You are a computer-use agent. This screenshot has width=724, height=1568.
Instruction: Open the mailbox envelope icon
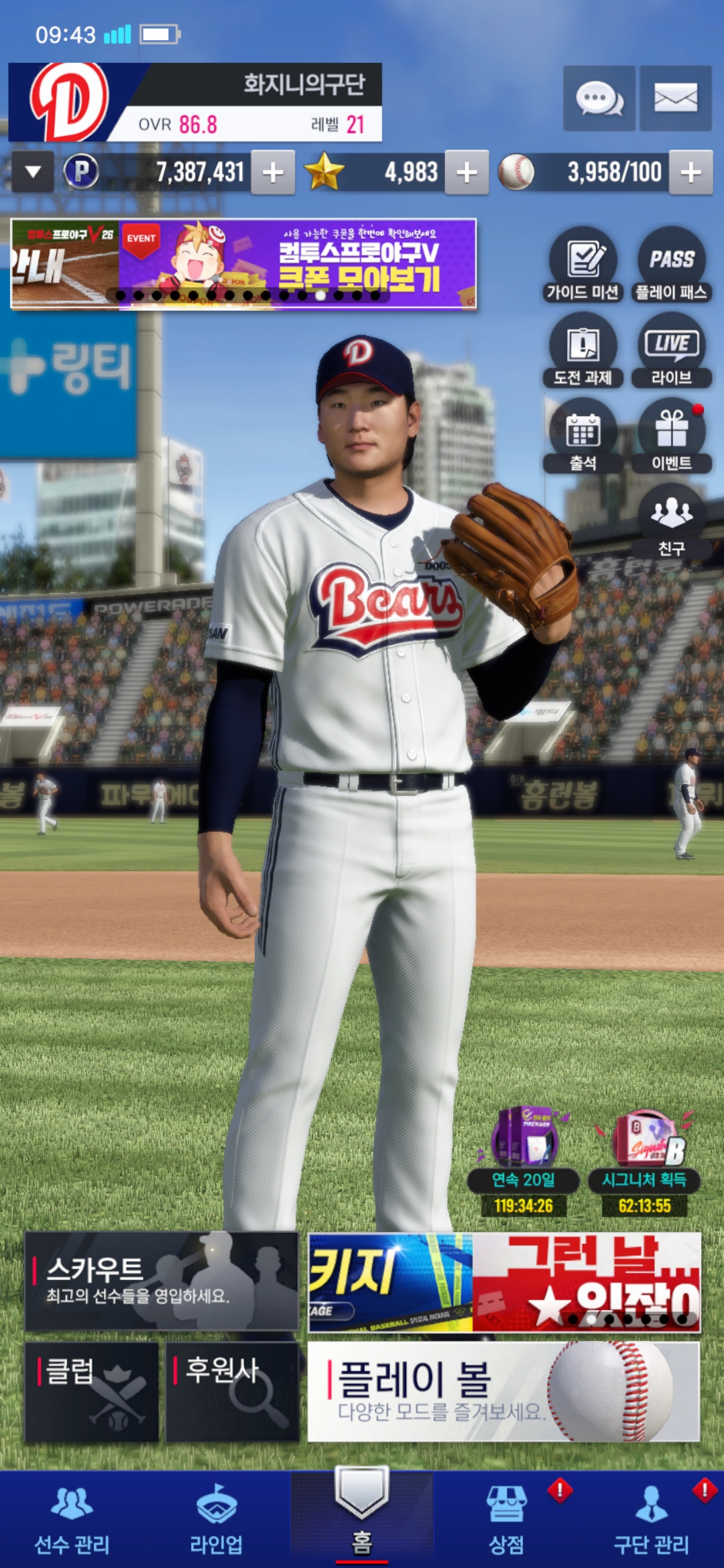pos(675,99)
